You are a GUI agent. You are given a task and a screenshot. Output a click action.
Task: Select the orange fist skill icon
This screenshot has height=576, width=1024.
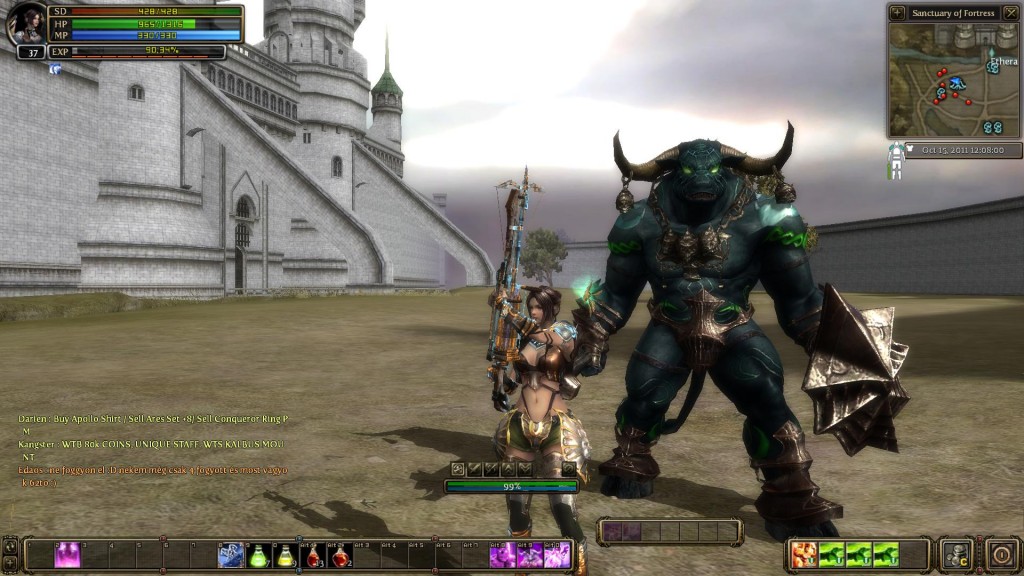[x=803, y=554]
